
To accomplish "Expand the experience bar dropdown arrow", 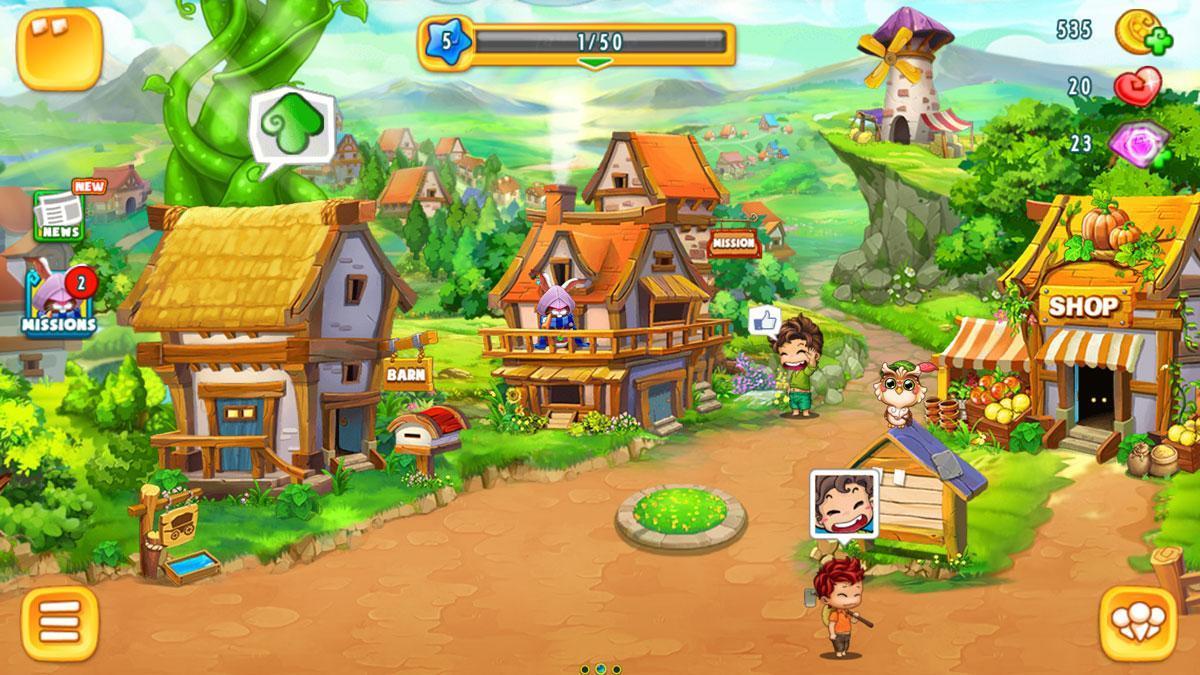I will pyautogui.click(x=595, y=64).
